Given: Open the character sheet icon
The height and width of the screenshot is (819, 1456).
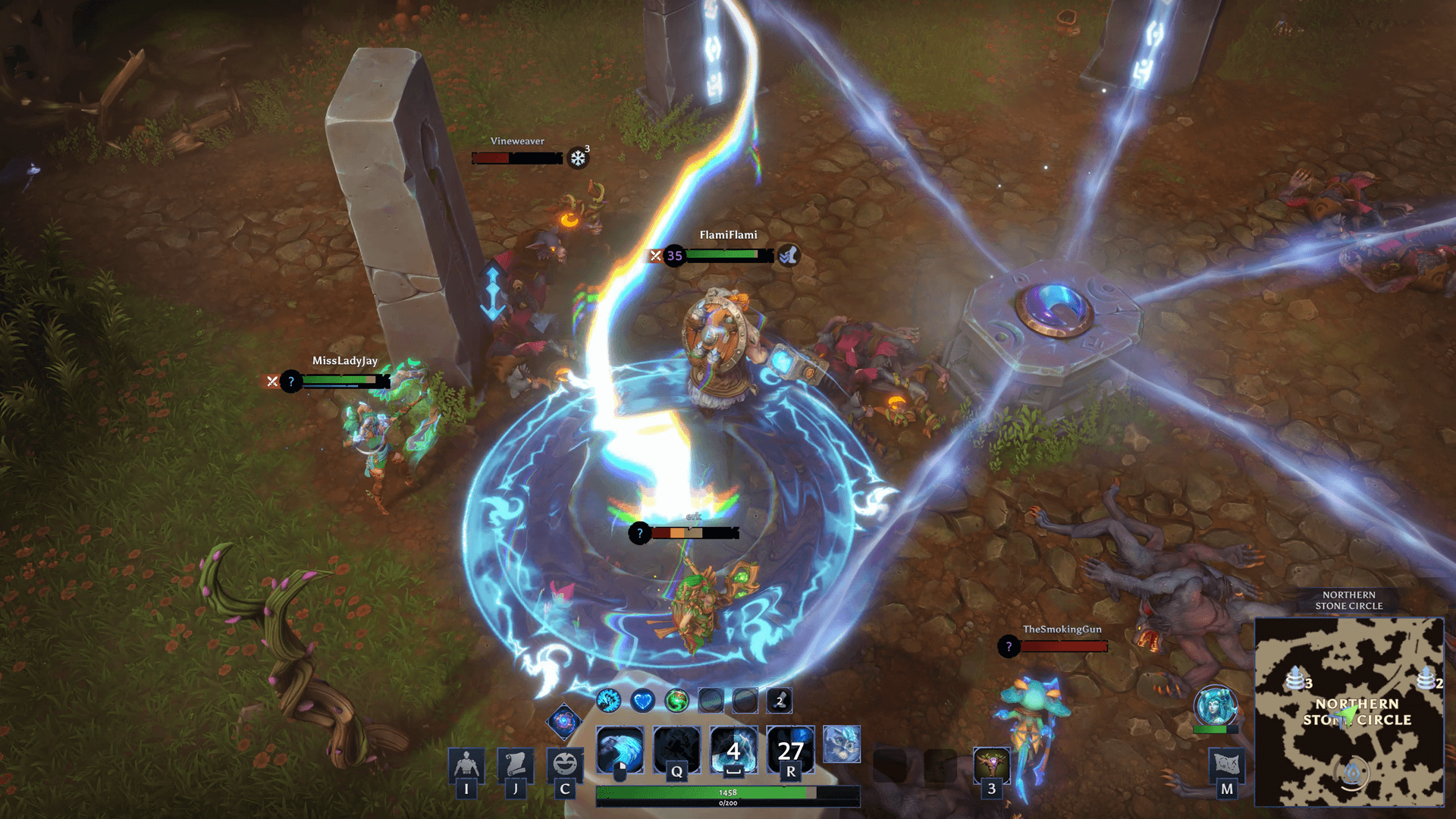Looking at the screenshot, I should coord(466,764).
